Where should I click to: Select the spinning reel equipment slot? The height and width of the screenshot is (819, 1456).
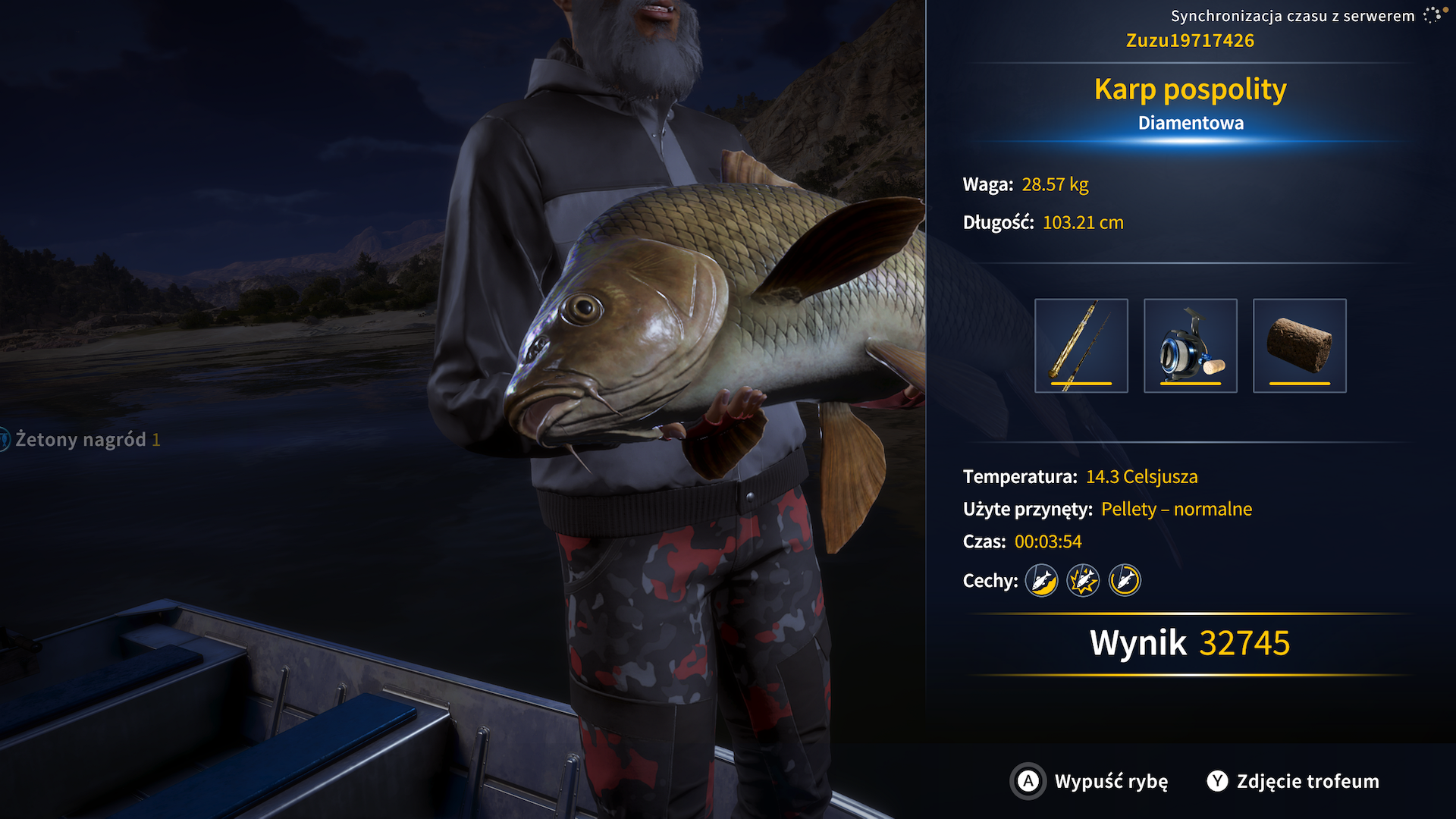click(x=1190, y=346)
